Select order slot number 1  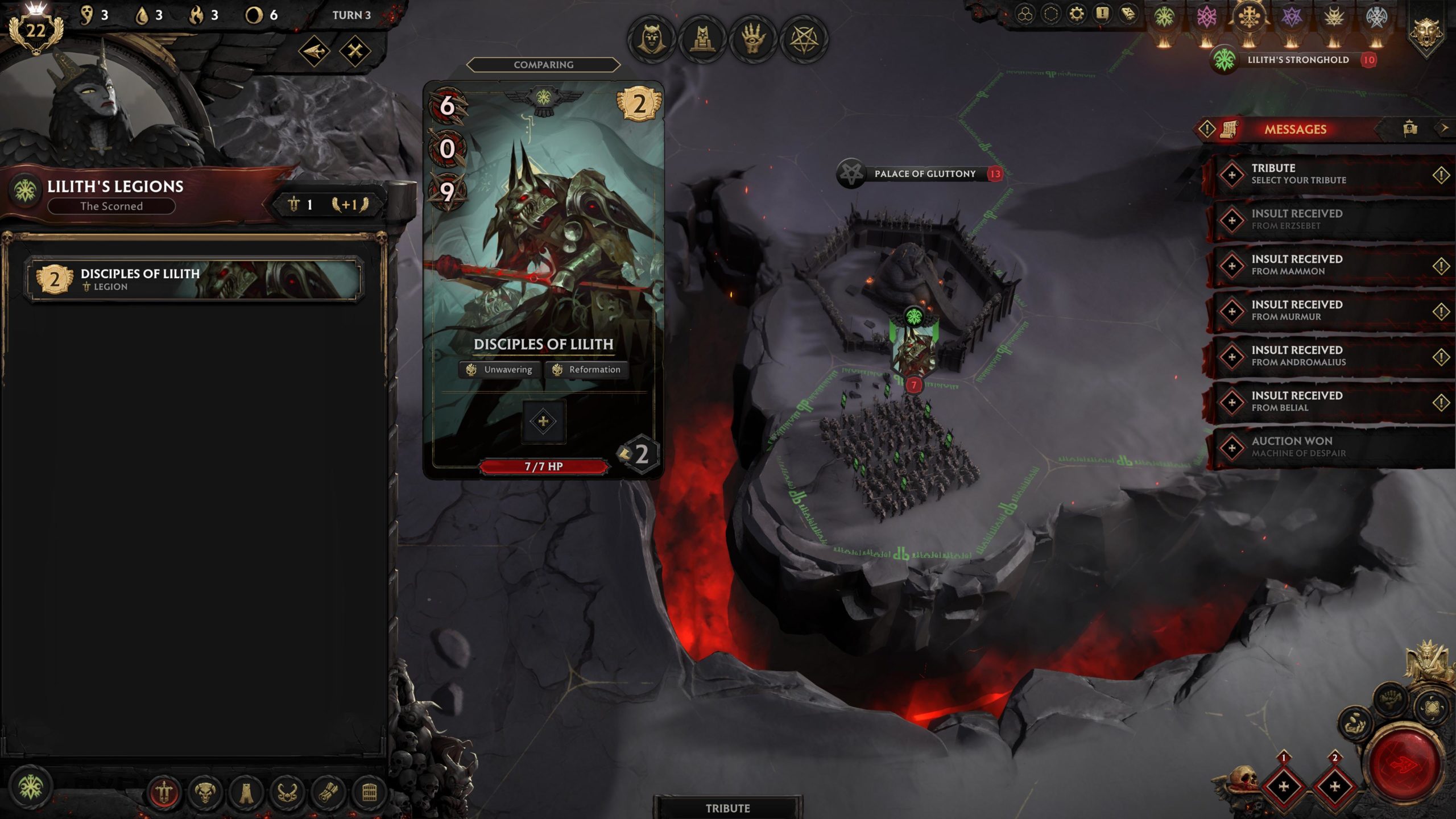click(x=1284, y=786)
